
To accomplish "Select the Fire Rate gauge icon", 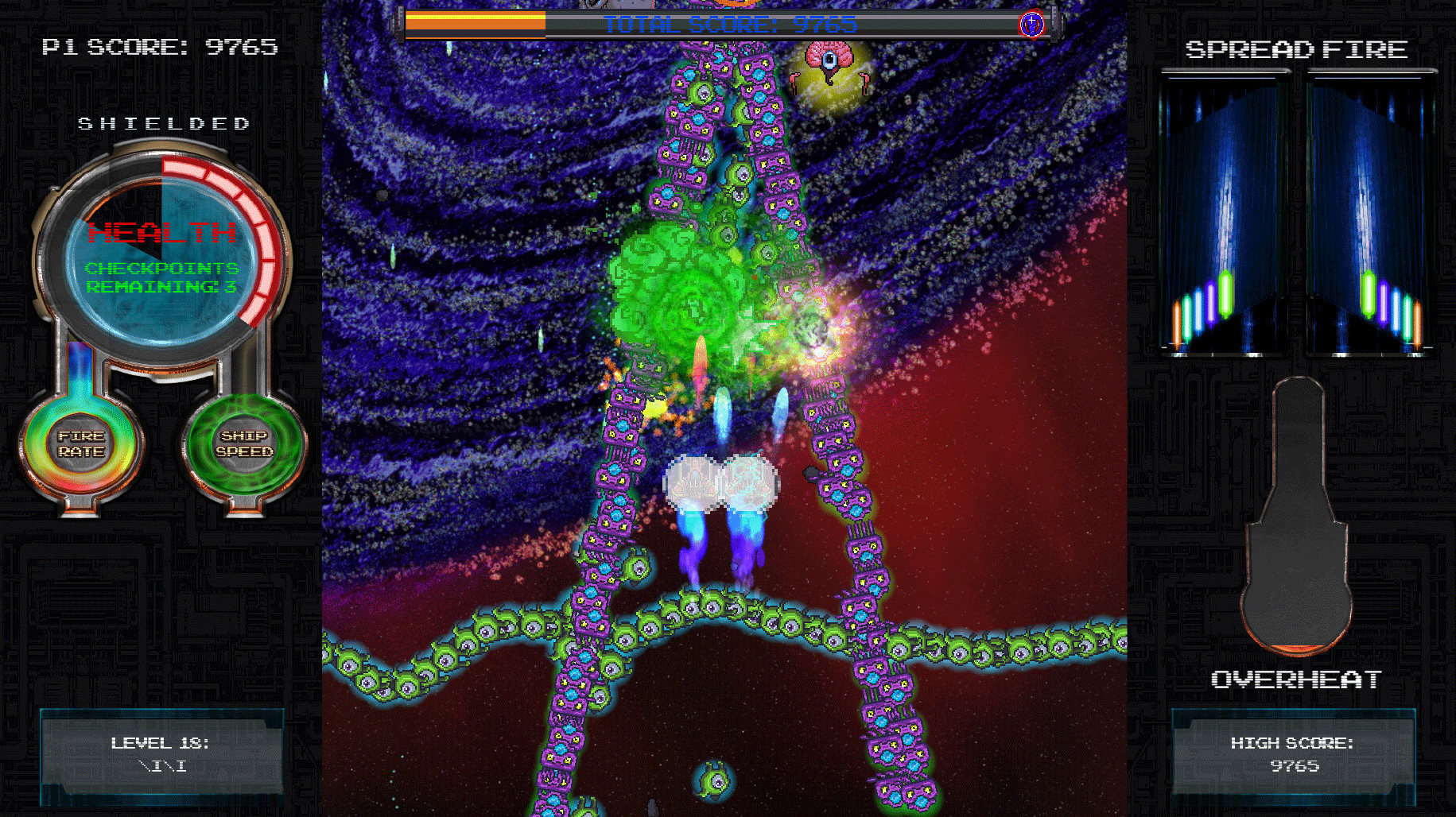I will (80, 445).
